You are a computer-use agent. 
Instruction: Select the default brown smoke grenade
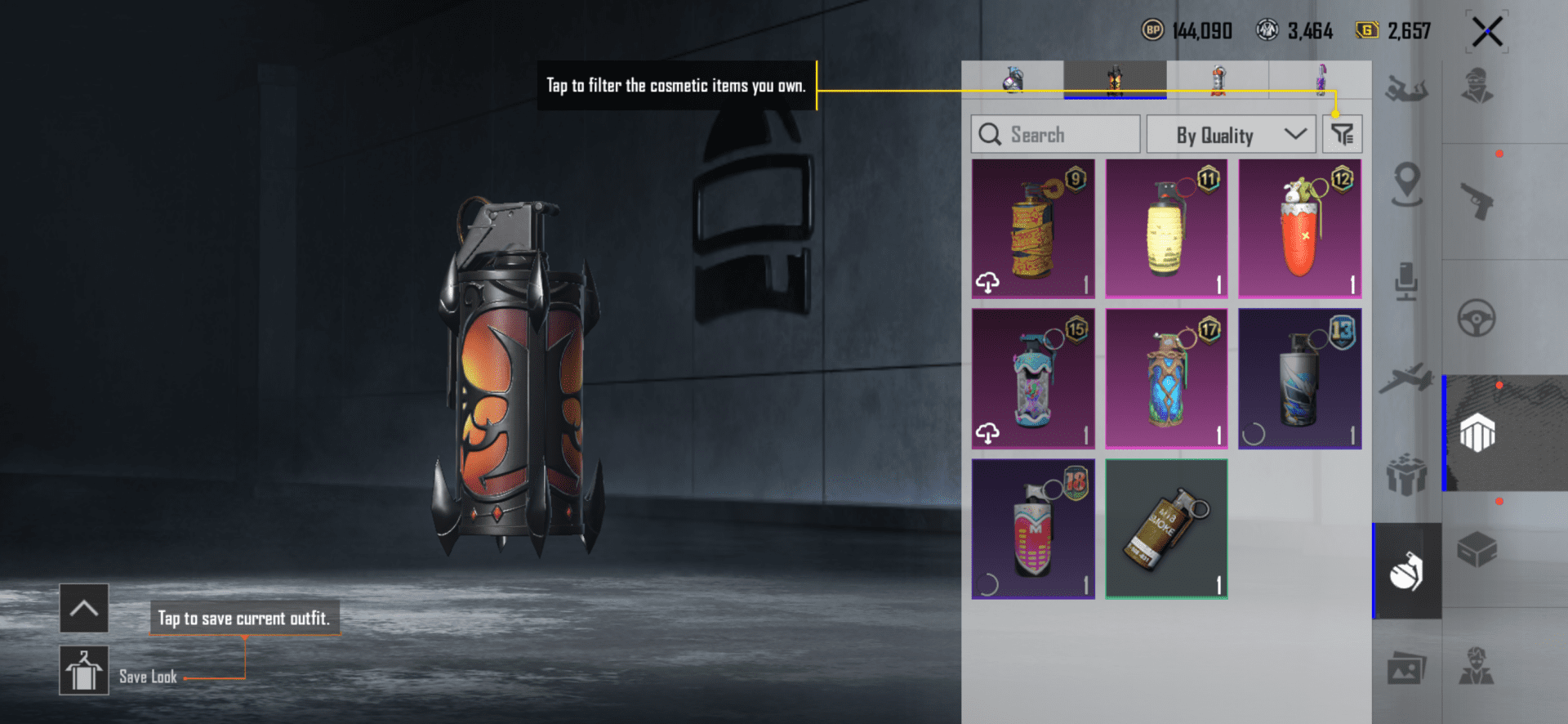[x=1166, y=529]
